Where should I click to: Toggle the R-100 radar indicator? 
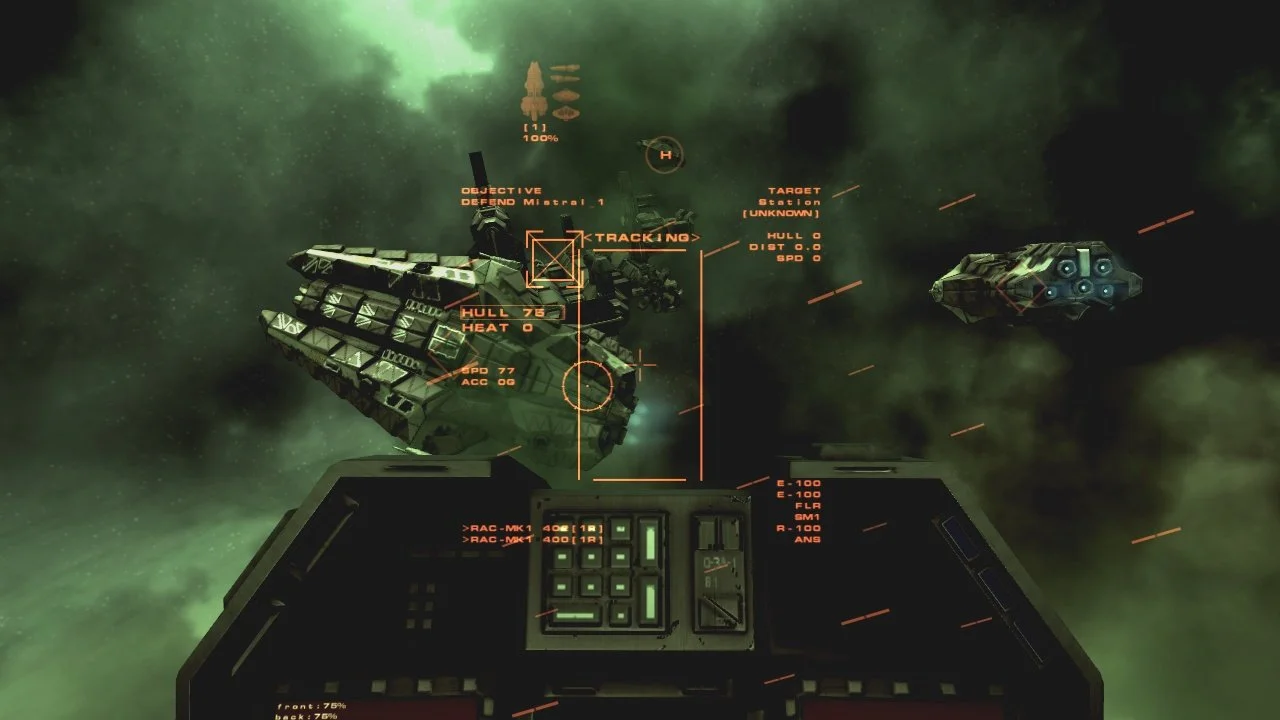tap(800, 528)
